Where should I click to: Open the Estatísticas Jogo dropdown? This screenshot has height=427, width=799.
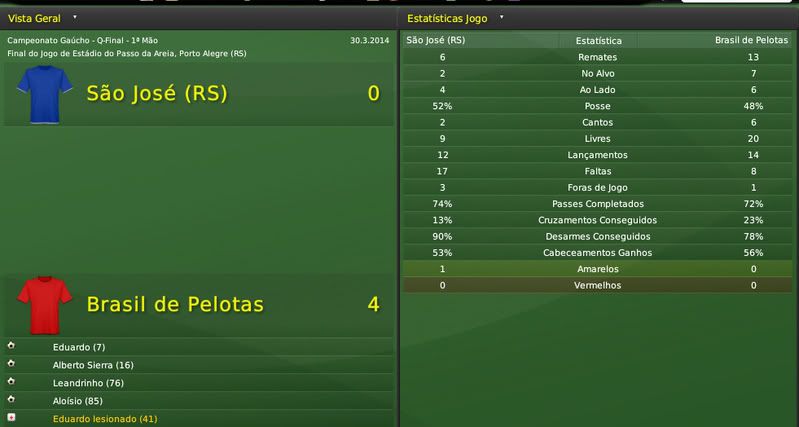point(501,18)
